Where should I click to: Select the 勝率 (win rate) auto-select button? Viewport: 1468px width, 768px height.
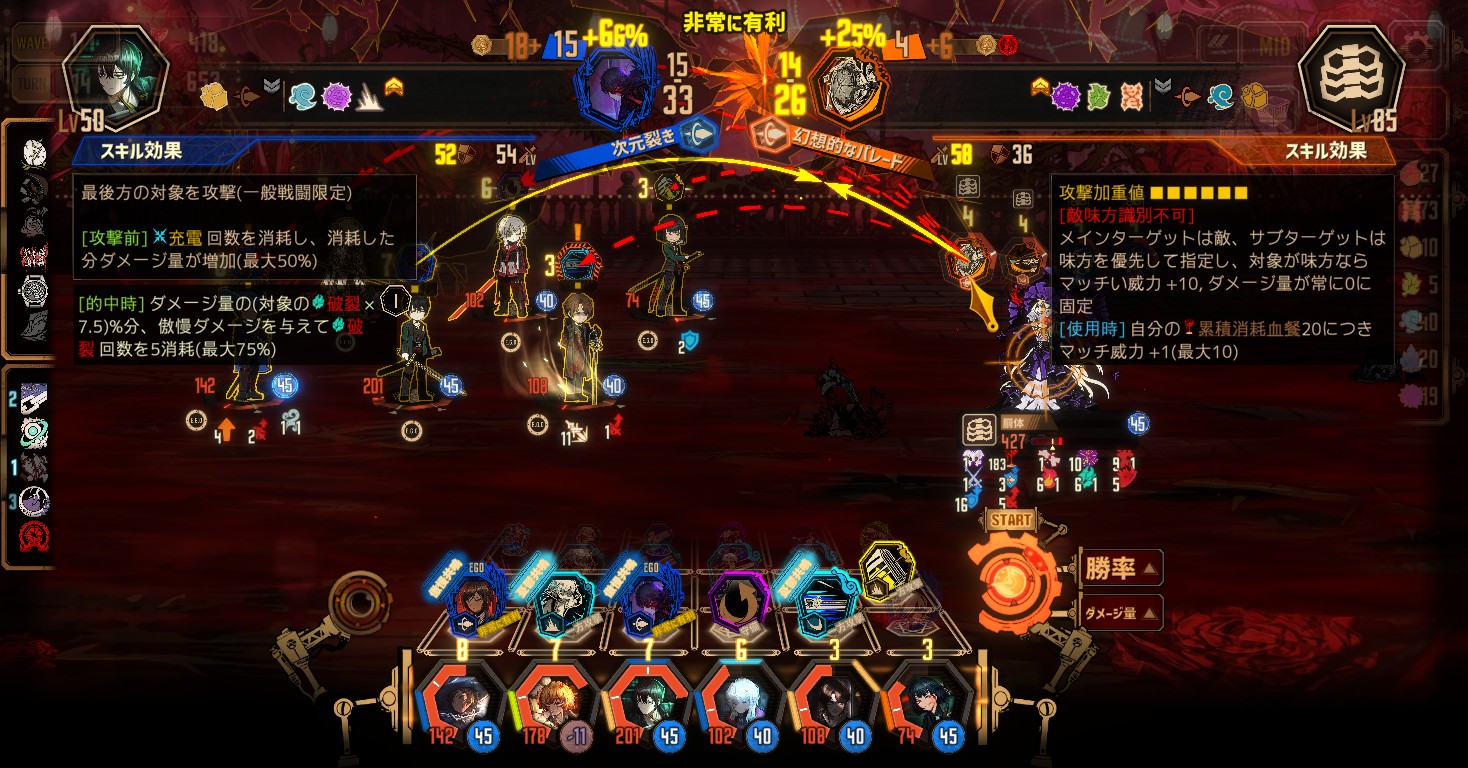pos(1119,569)
